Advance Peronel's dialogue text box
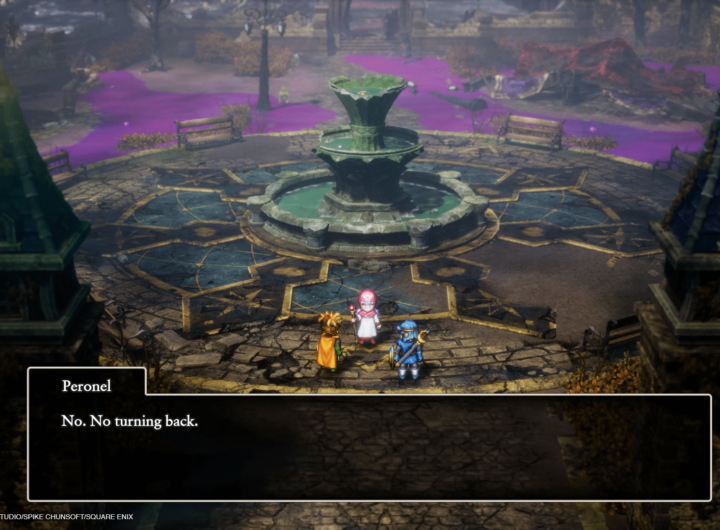Viewport: 720px width, 530px height. (368, 446)
